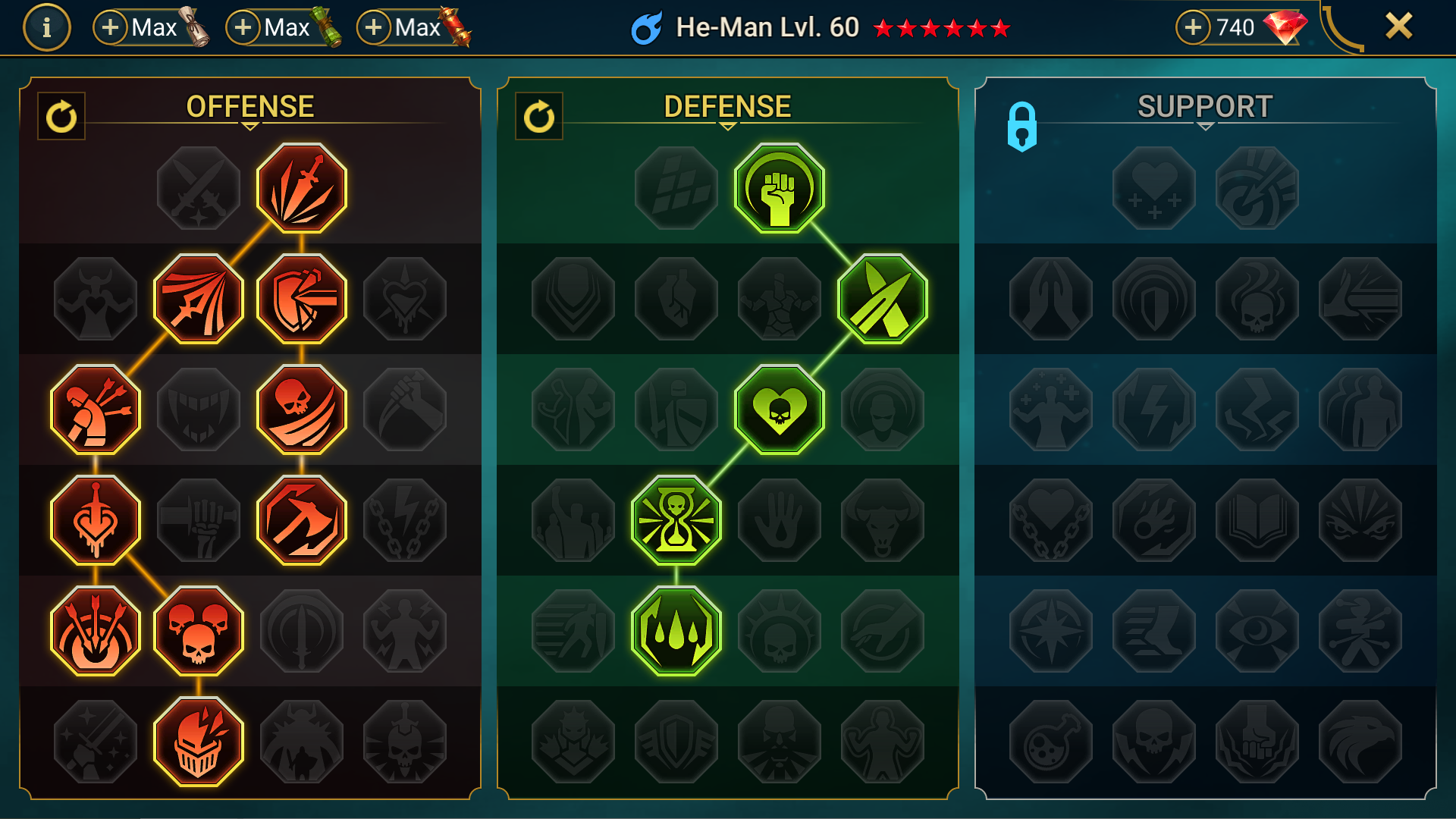Click the Delay Death hourglass mastery
The width and height of the screenshot is (1456, 819).
click(675, 519)
